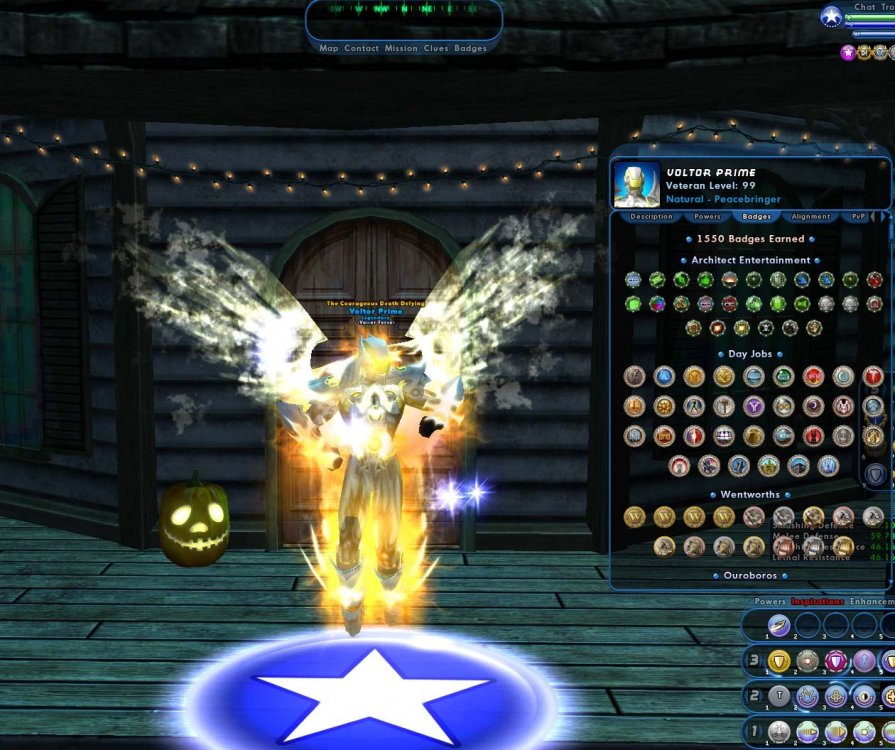
Task: Select the Badges tab in character info
Action: tap(757, 216)
